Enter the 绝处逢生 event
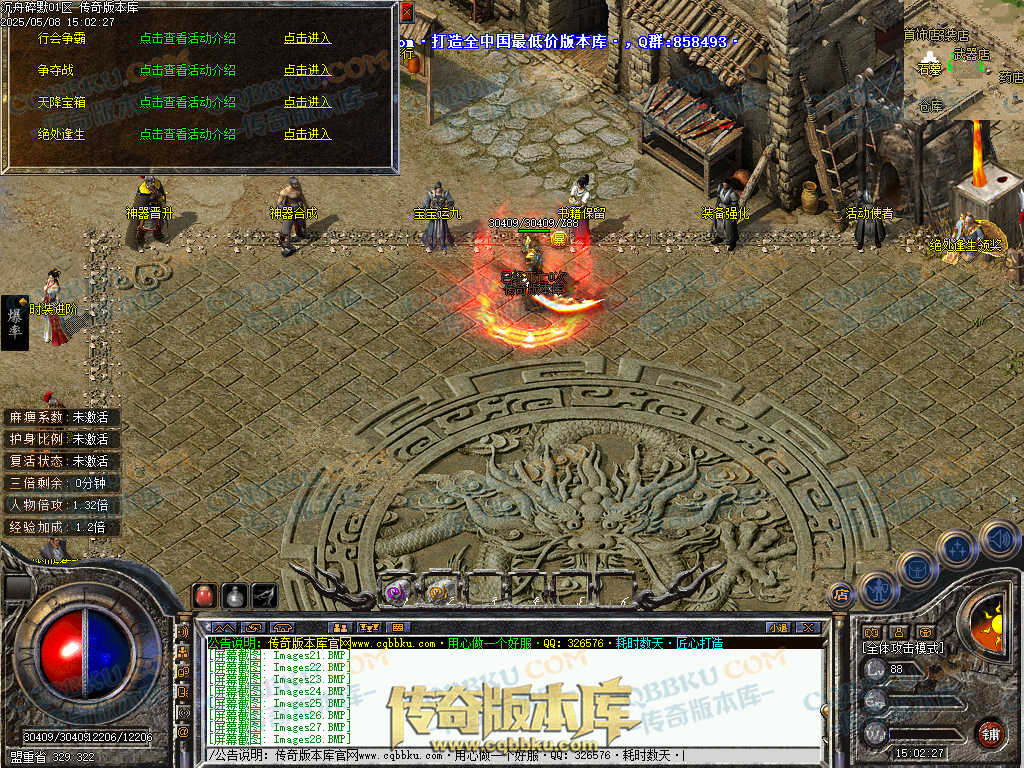 click(x=307, y=134)
